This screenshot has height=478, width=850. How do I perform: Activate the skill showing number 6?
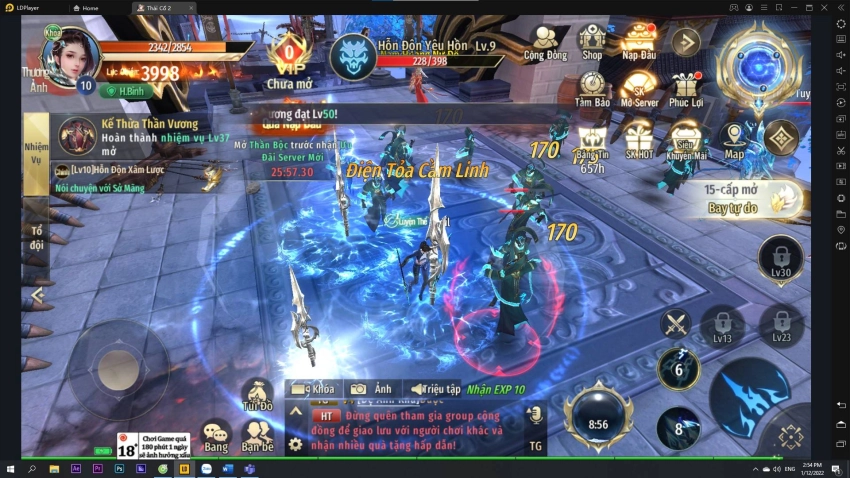(x=678, y=369)
